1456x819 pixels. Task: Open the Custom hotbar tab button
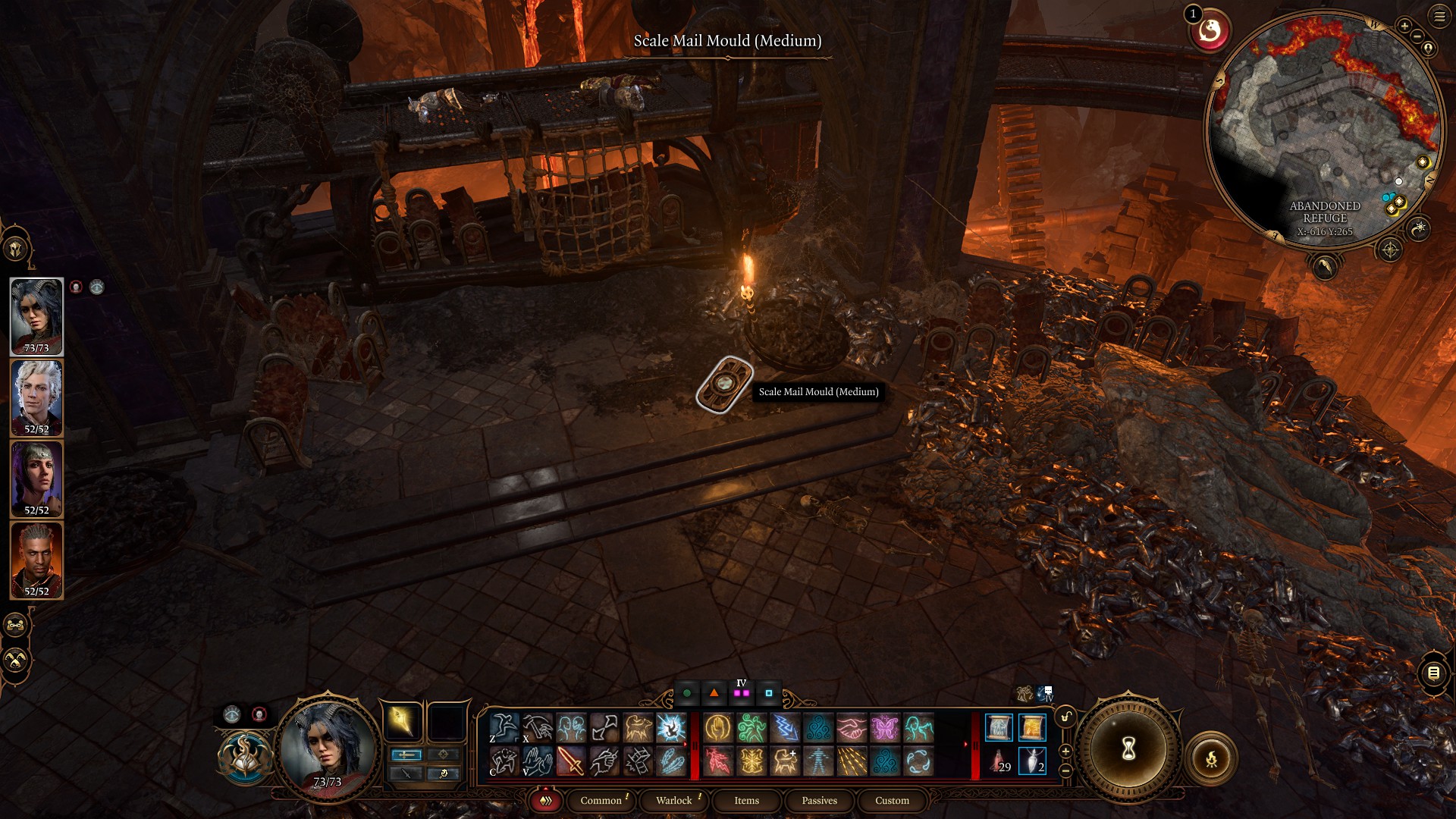point(893,800)
